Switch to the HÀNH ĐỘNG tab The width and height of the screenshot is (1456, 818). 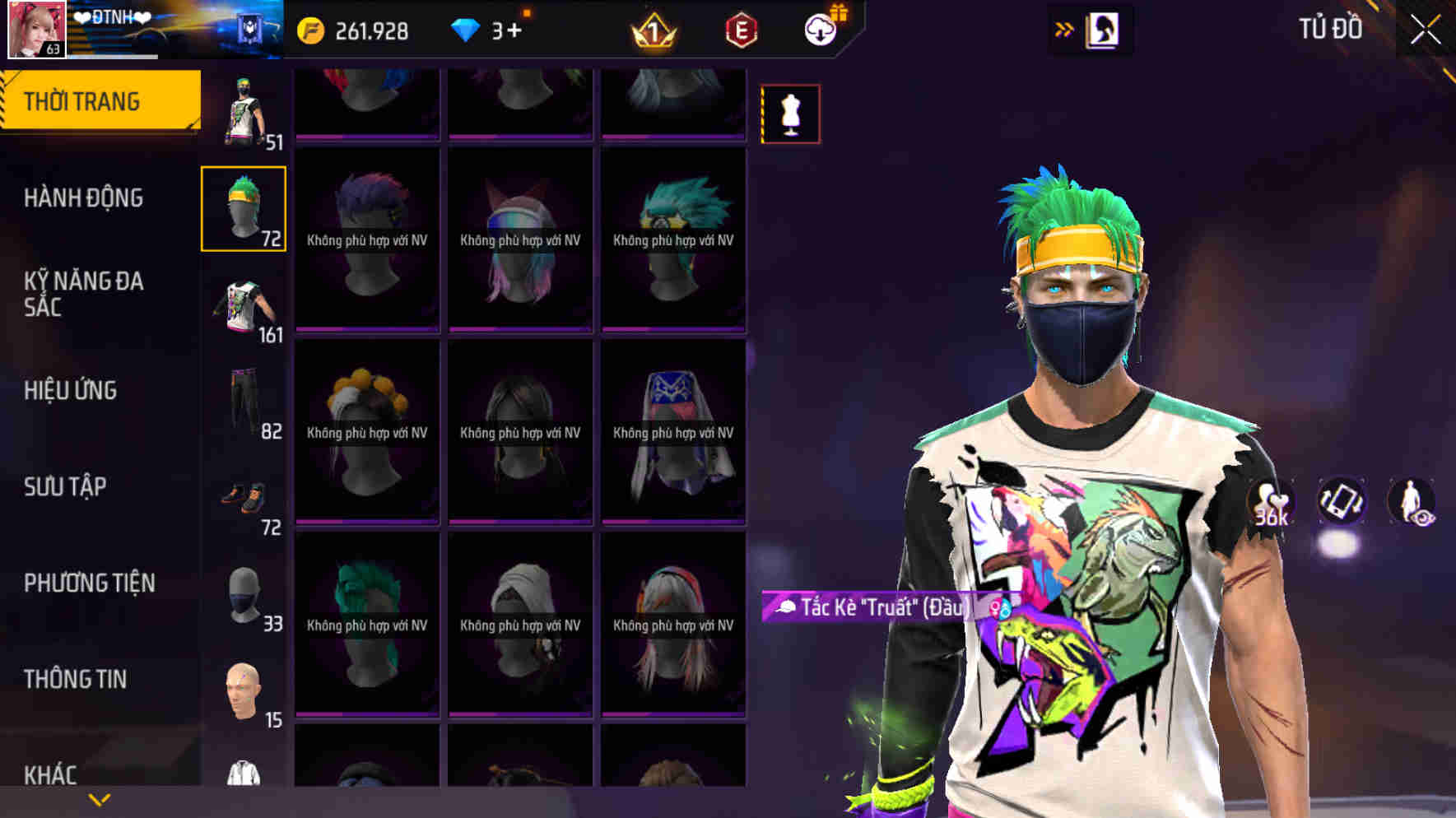click(86, 198)
